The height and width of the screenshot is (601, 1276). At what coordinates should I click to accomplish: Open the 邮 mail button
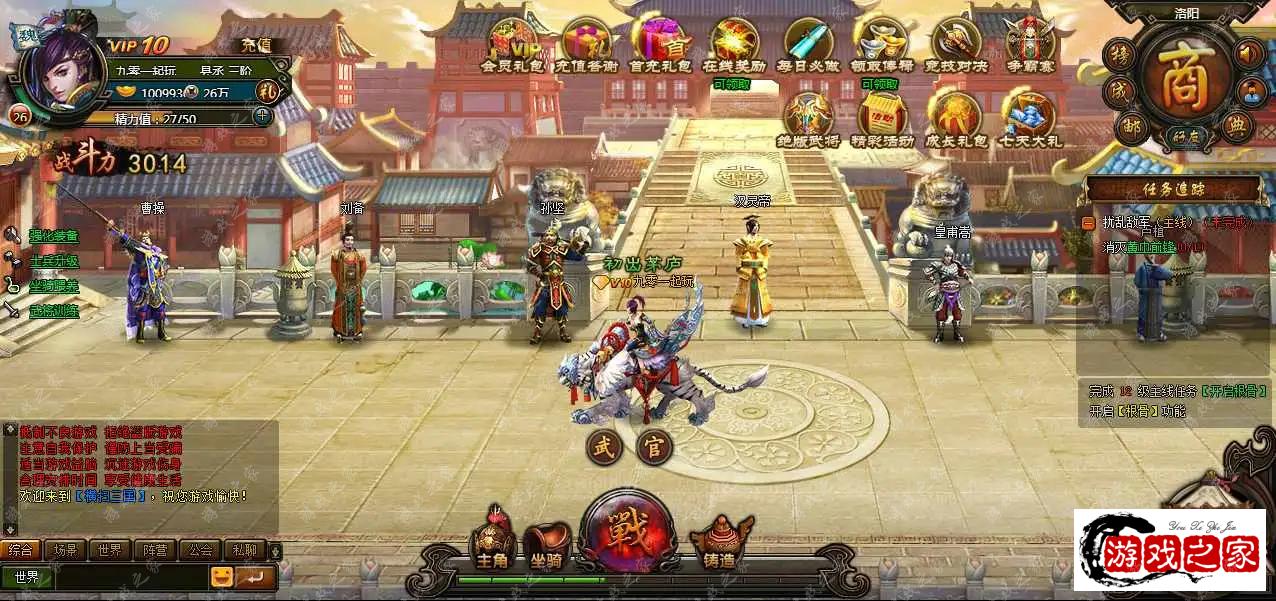[x=1130, y=127]
